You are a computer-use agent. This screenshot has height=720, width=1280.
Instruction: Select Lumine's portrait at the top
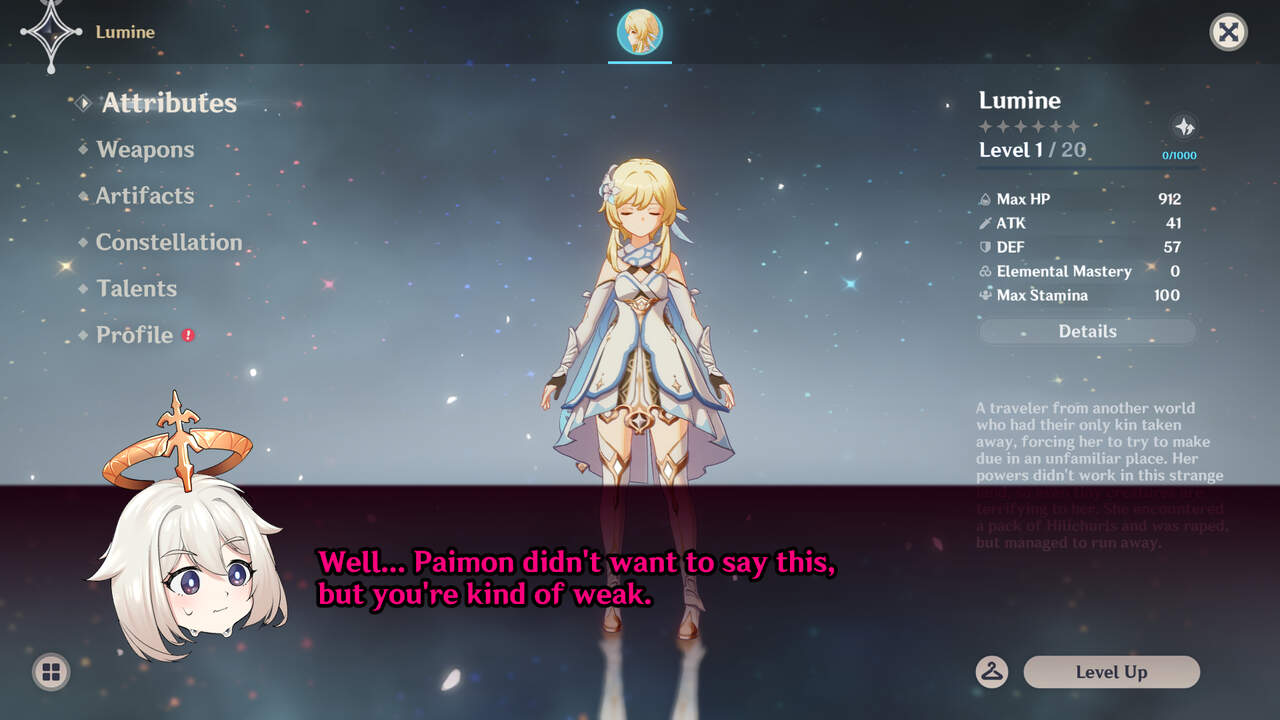point(640,32)
